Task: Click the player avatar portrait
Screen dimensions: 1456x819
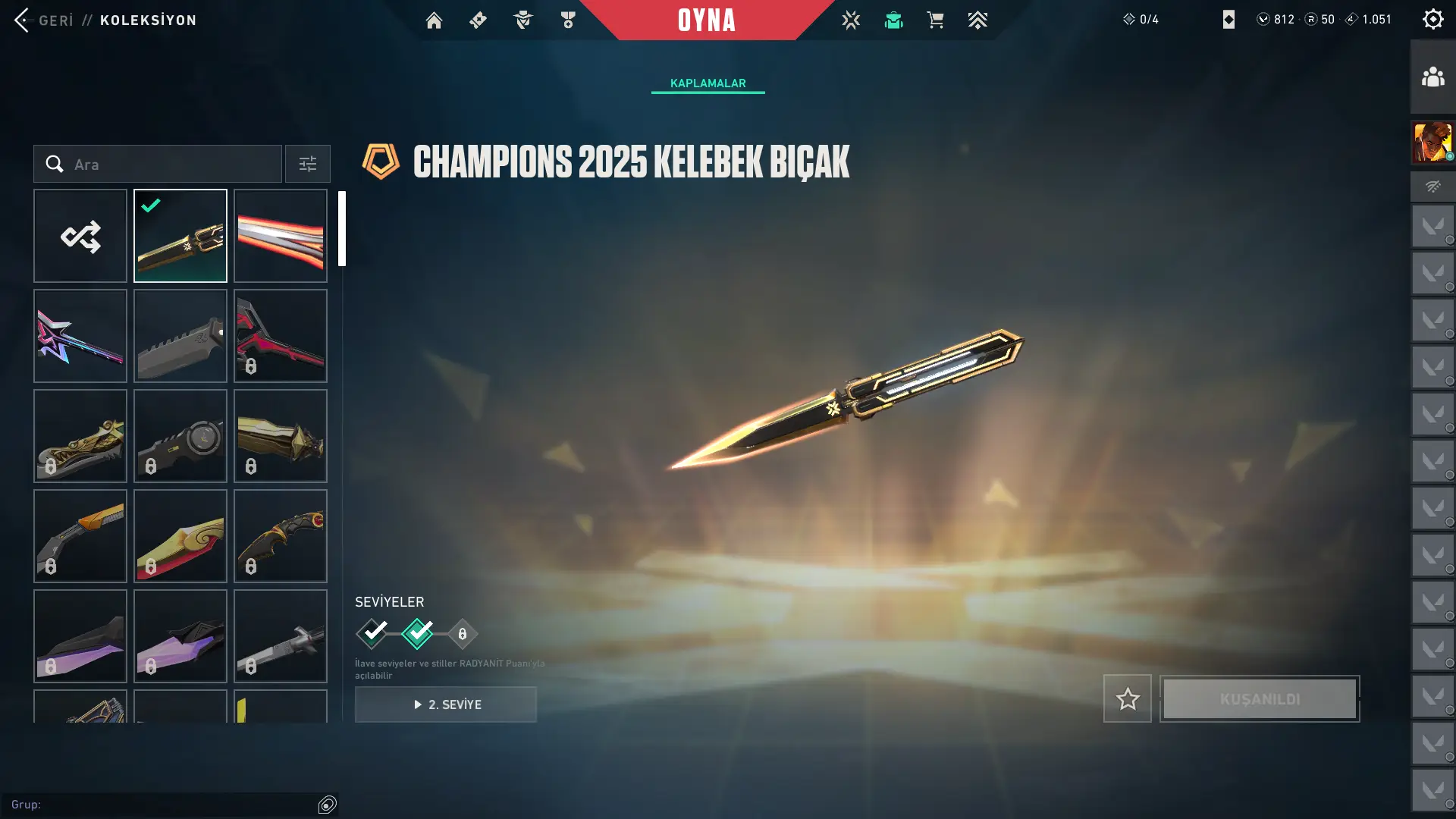Action: click(x=1432, y=142)
